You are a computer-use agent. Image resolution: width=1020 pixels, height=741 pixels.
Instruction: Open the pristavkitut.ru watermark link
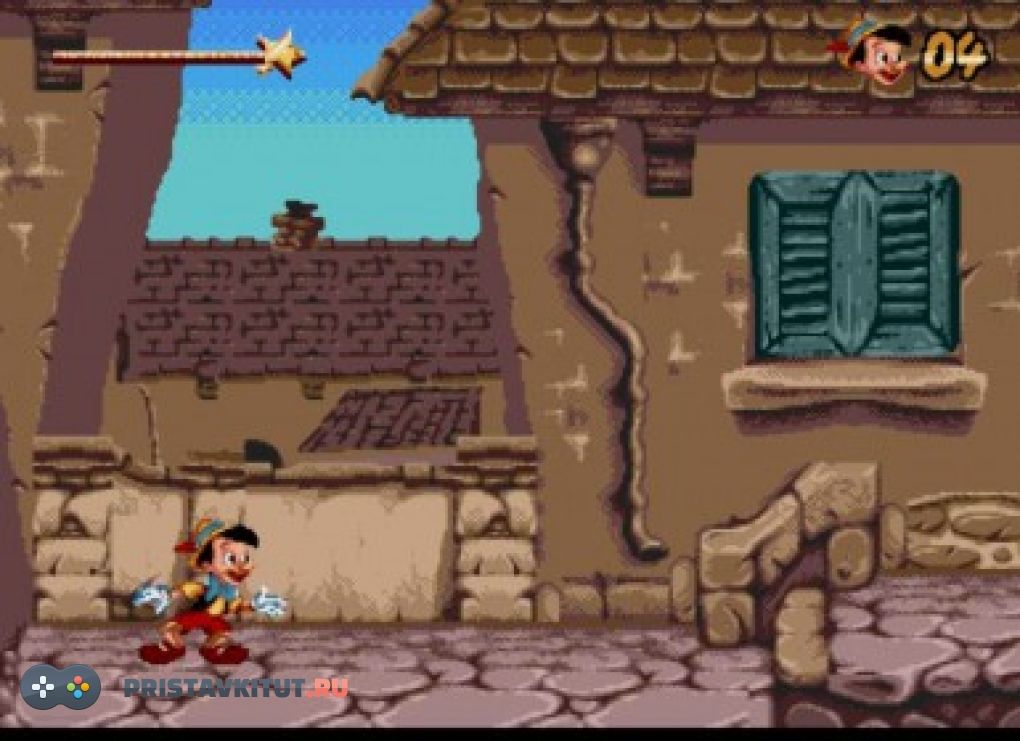tap(236, 687)
